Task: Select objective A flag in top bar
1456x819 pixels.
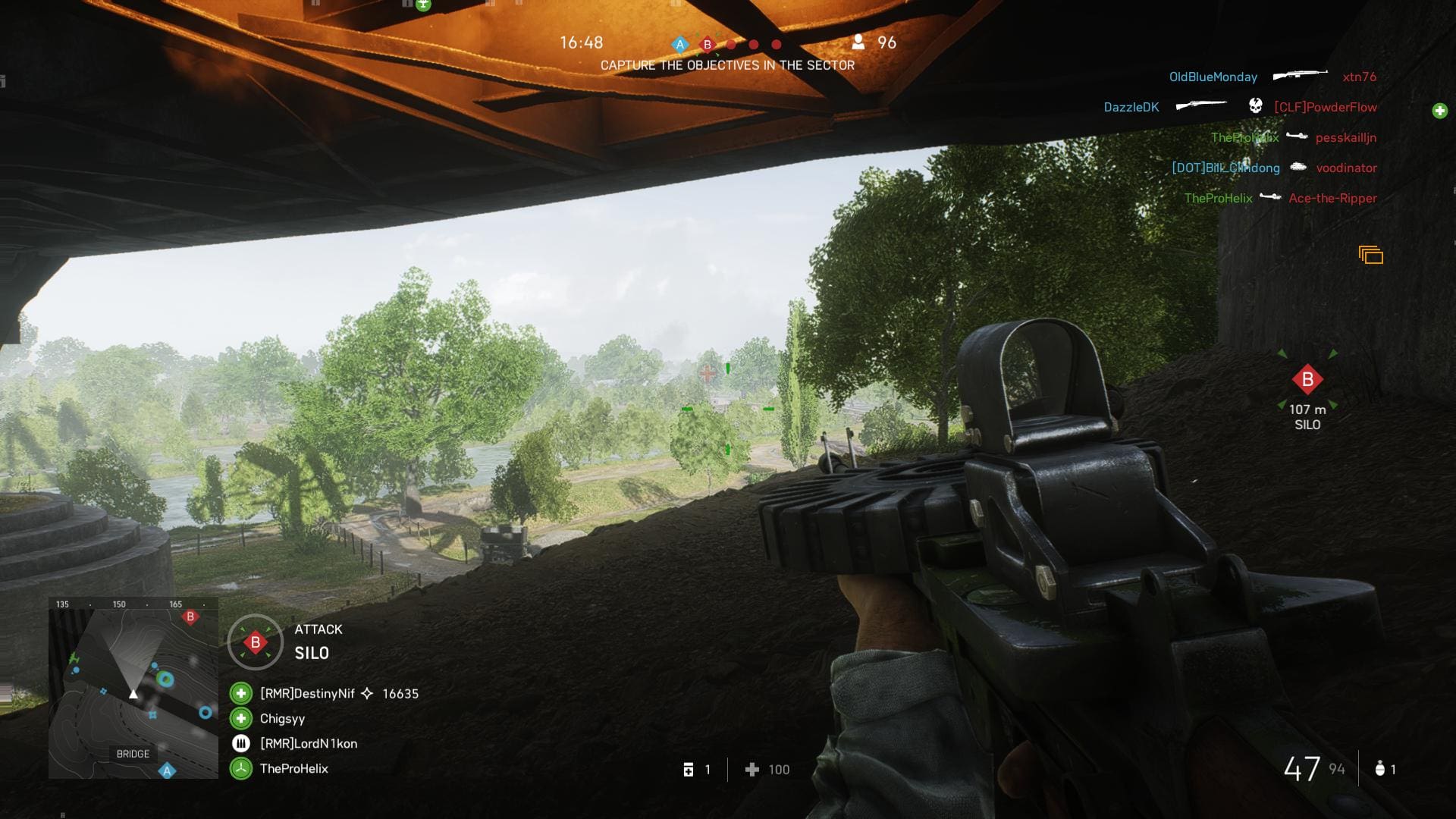Action: (x=680, y=45)
